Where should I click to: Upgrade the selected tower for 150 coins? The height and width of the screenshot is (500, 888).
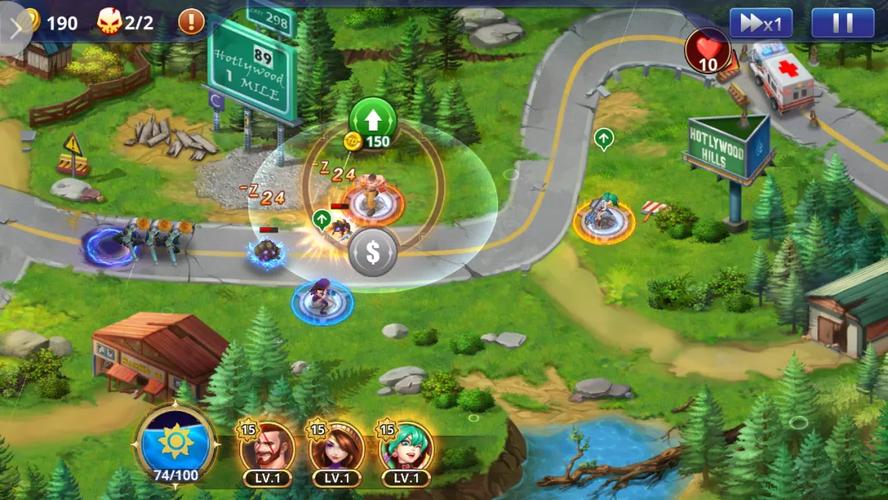pos(373,122)
